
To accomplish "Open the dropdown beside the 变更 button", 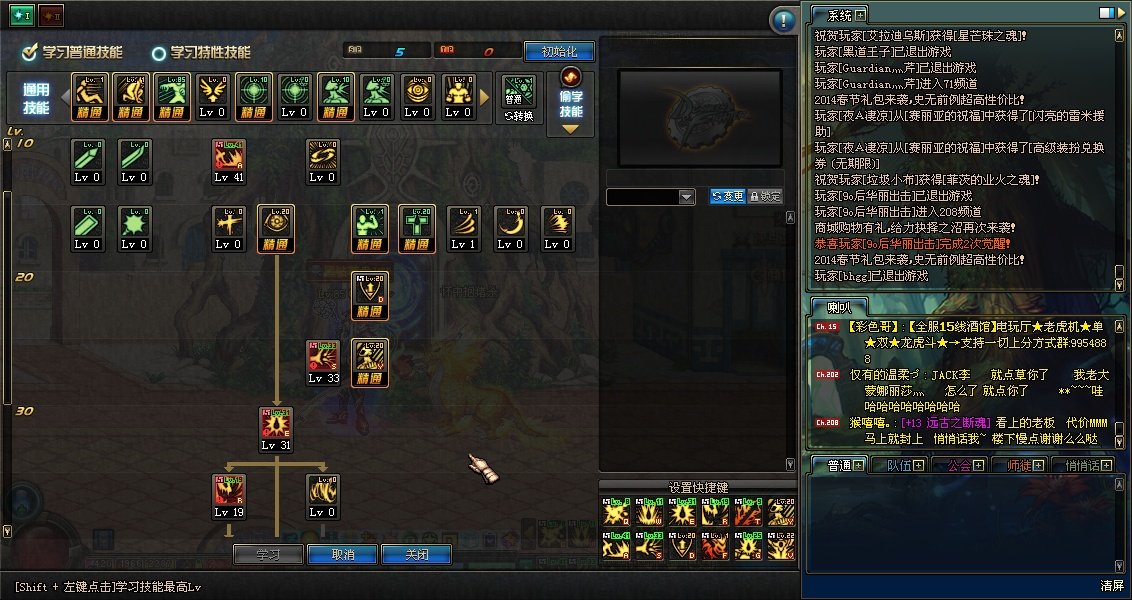I will pyautogui.click(x=686, y=197).
